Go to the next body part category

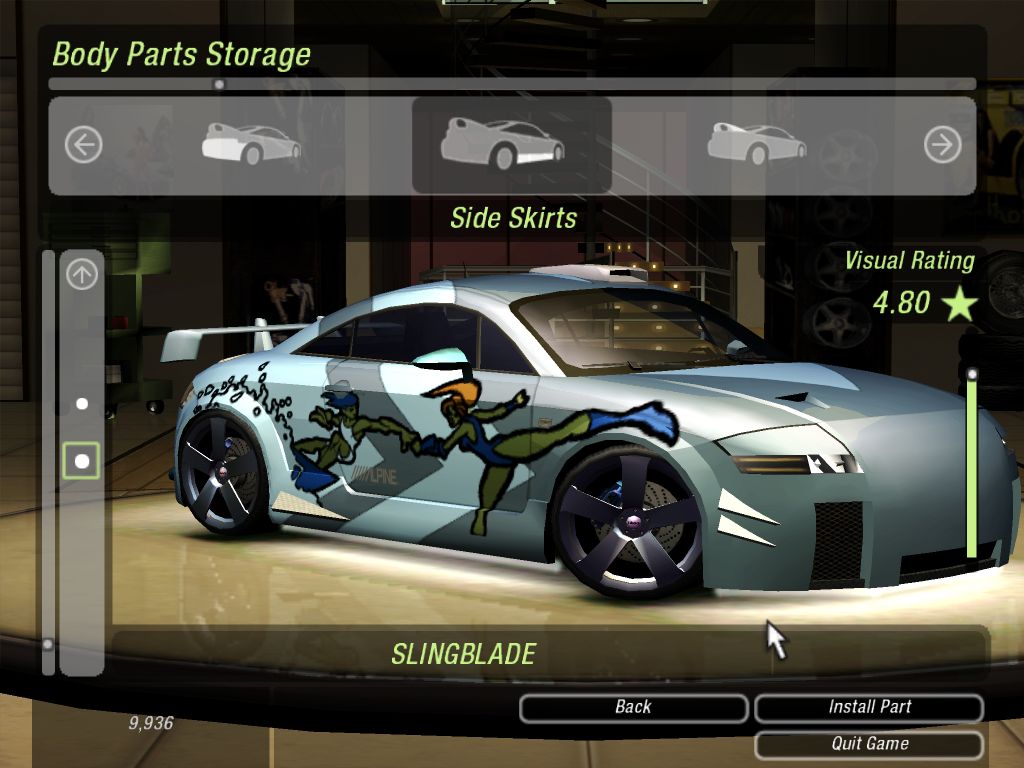point(942,146)
